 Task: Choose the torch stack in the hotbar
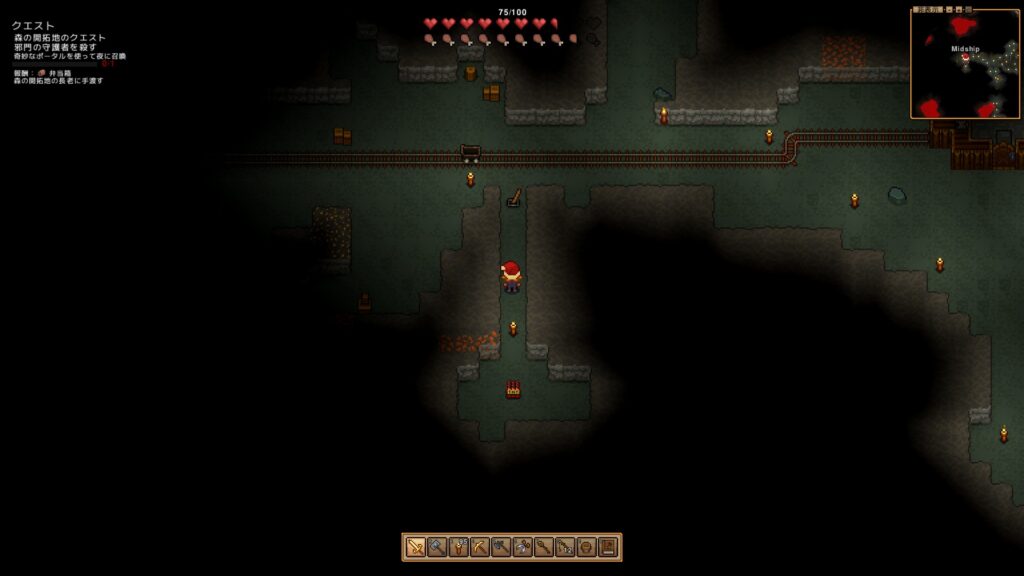click(x=459, y=547)
